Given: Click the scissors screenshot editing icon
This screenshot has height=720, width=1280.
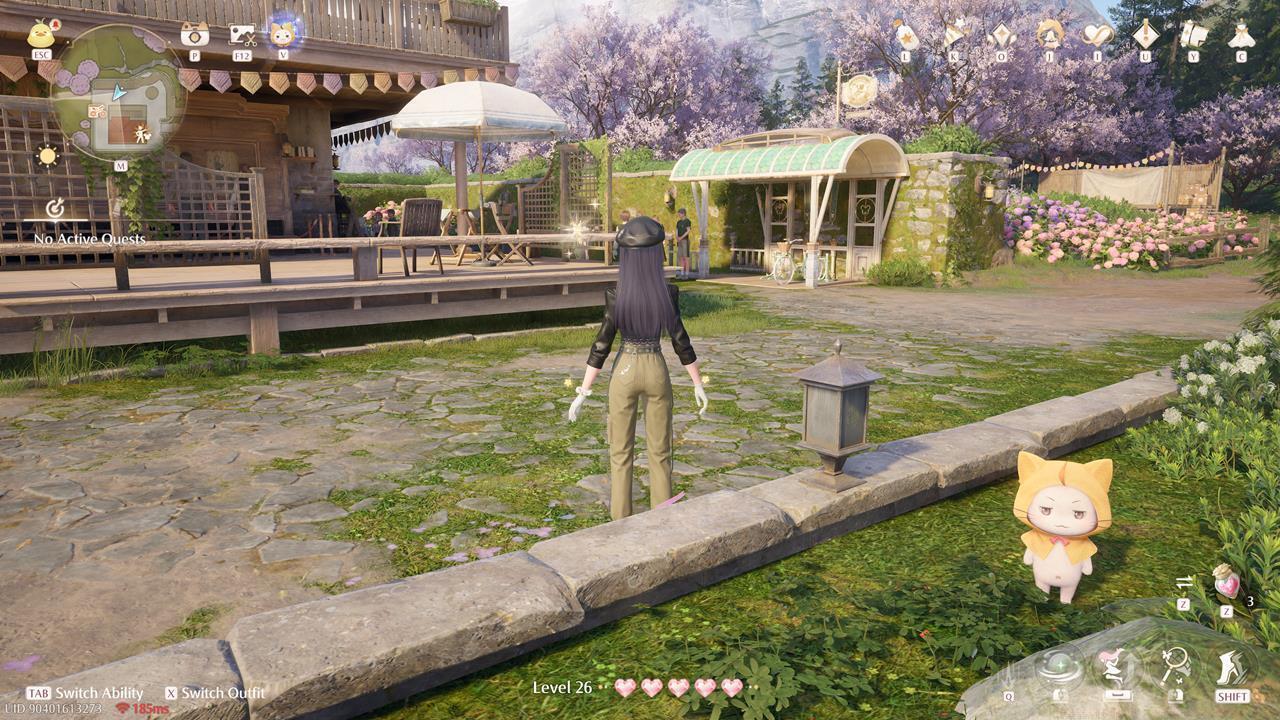Looking at the screenshot, I should tap(241, 35).
